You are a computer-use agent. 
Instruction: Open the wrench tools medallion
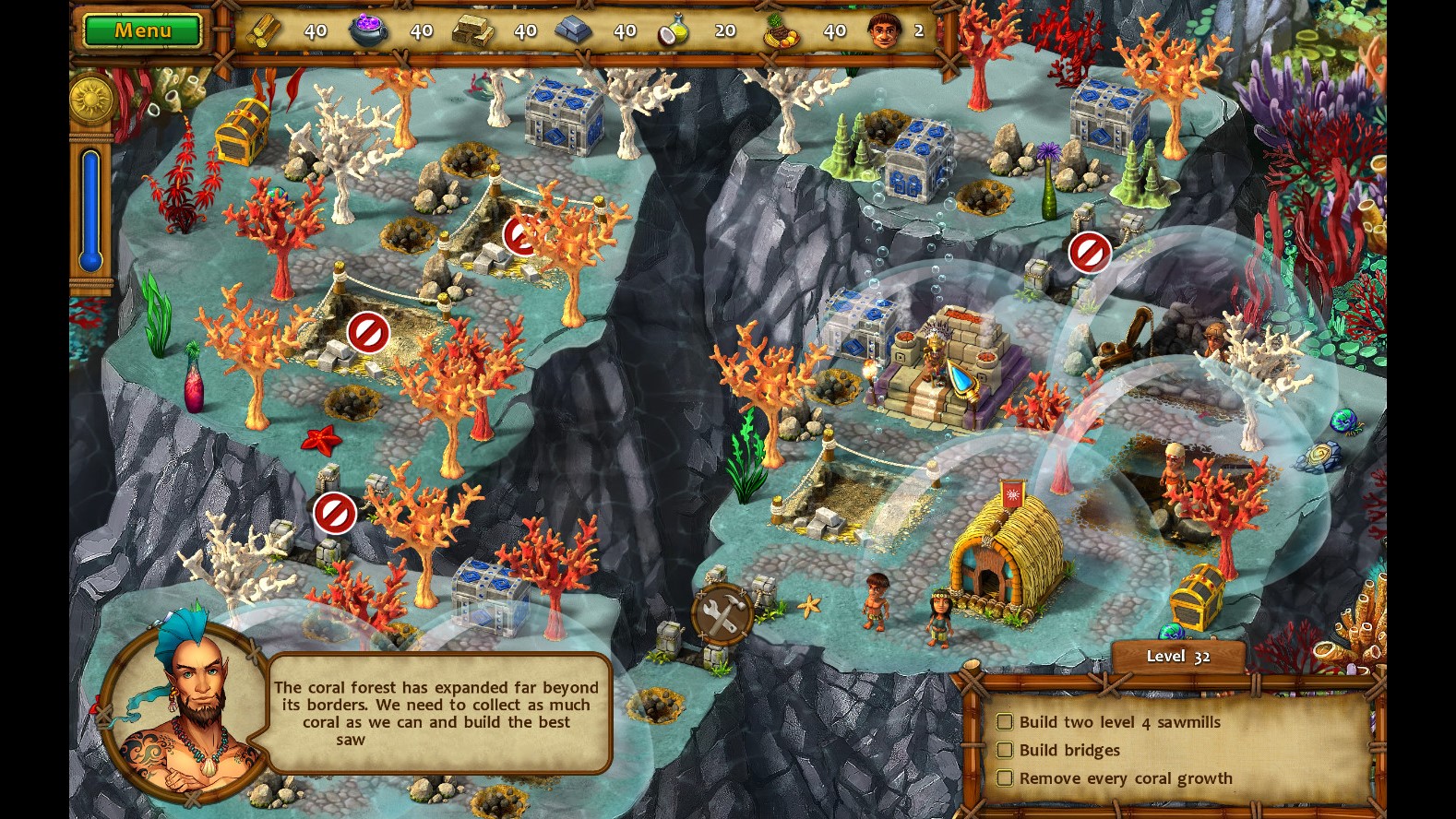[x=722, y=612]
